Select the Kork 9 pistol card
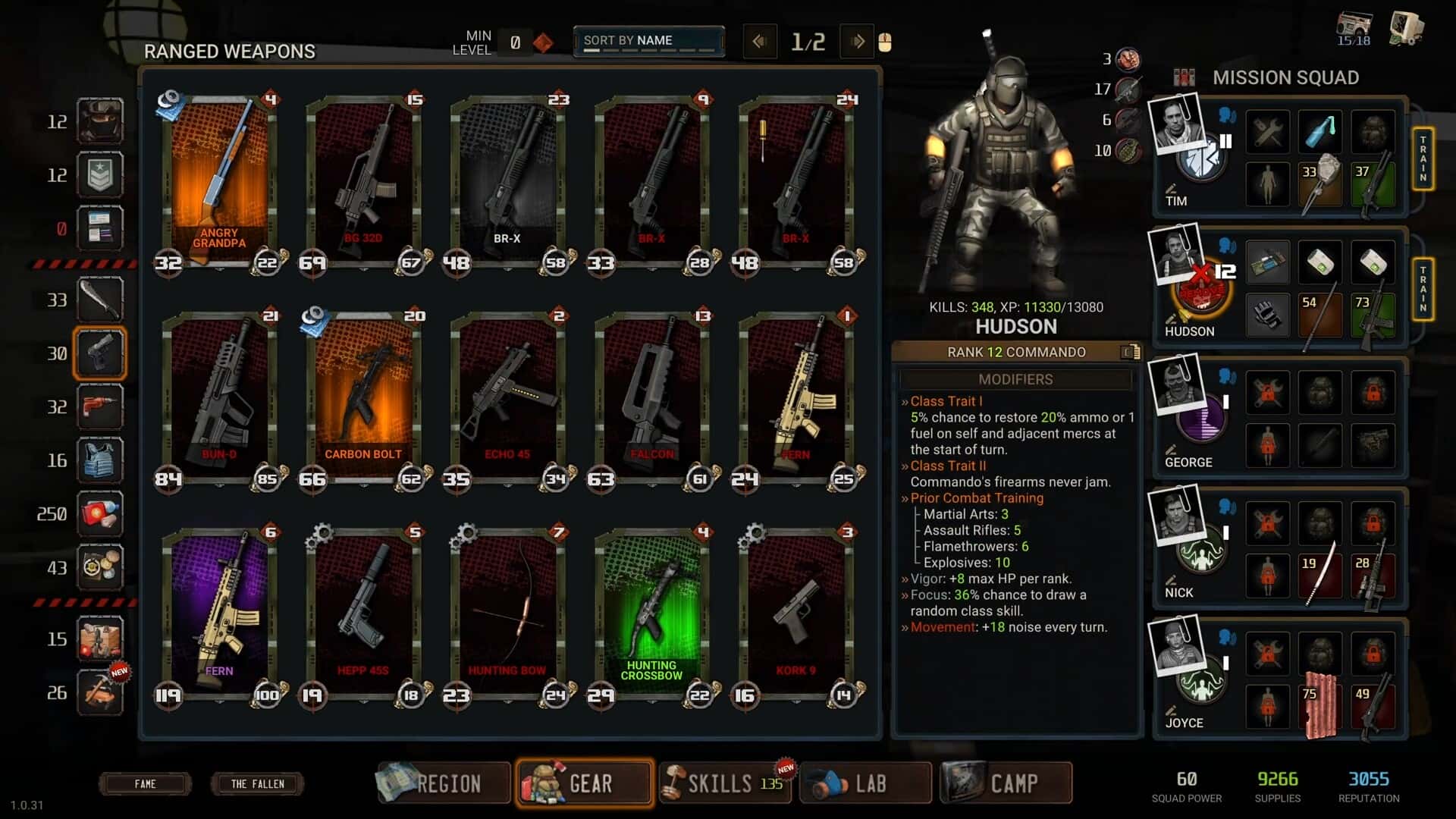 pos(796,614)
